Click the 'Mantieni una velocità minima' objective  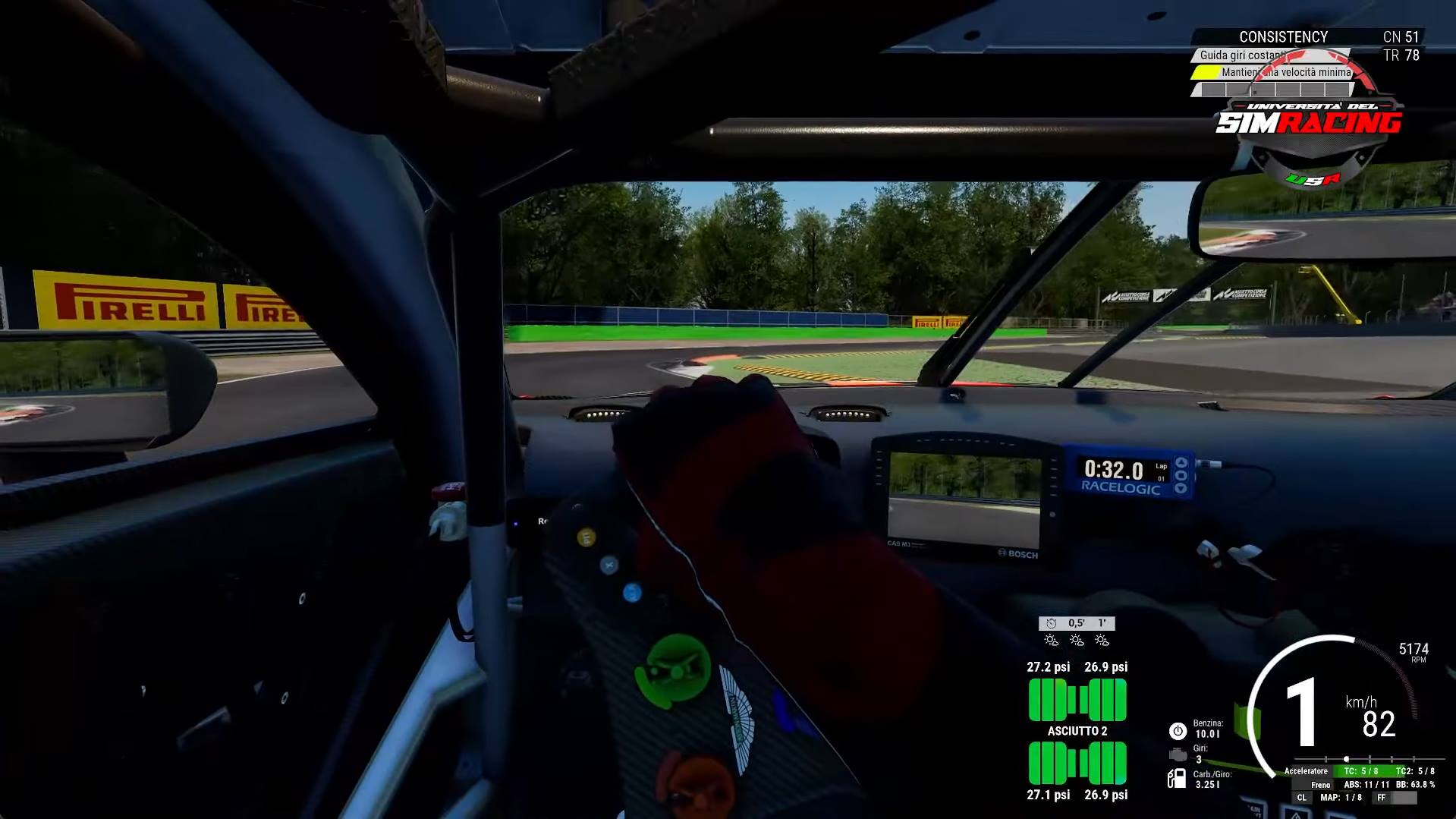point(1285,73)
